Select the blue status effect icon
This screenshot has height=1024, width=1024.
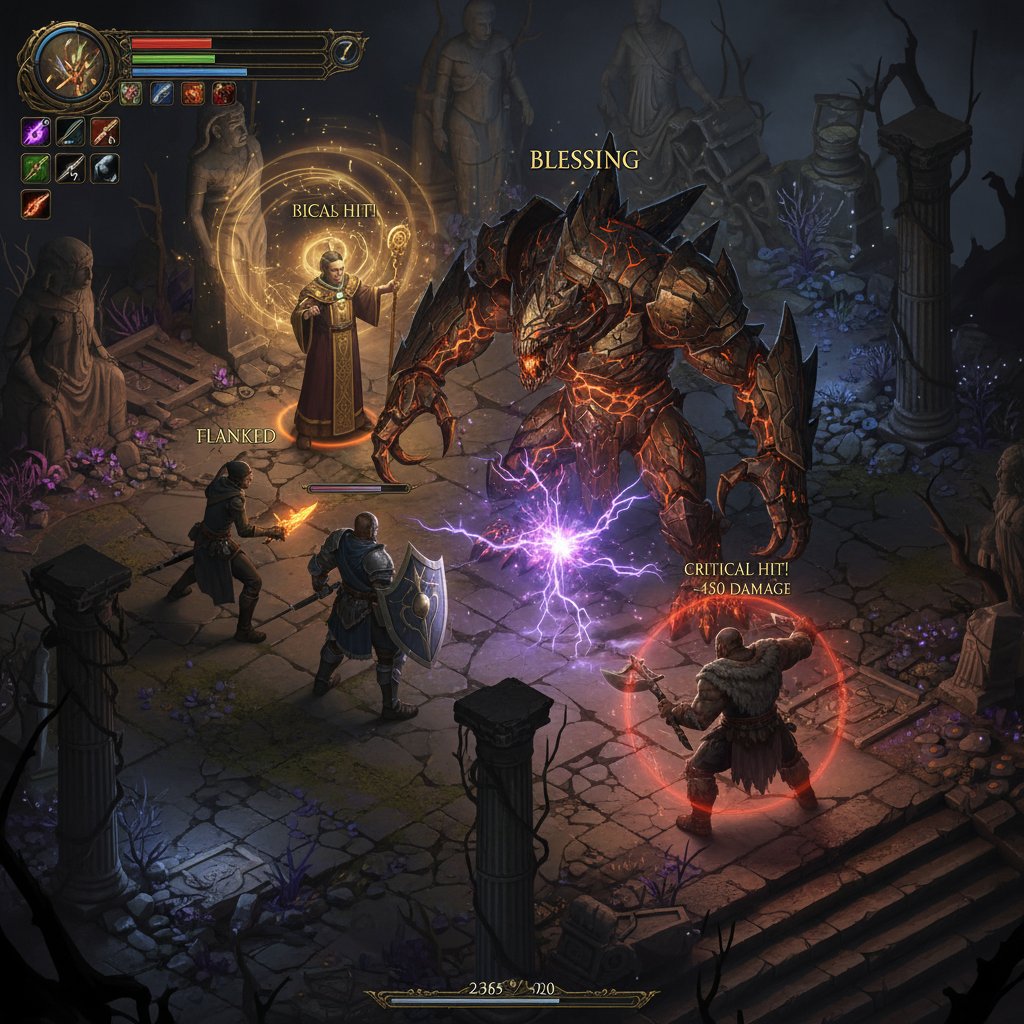tap(161, 94)
